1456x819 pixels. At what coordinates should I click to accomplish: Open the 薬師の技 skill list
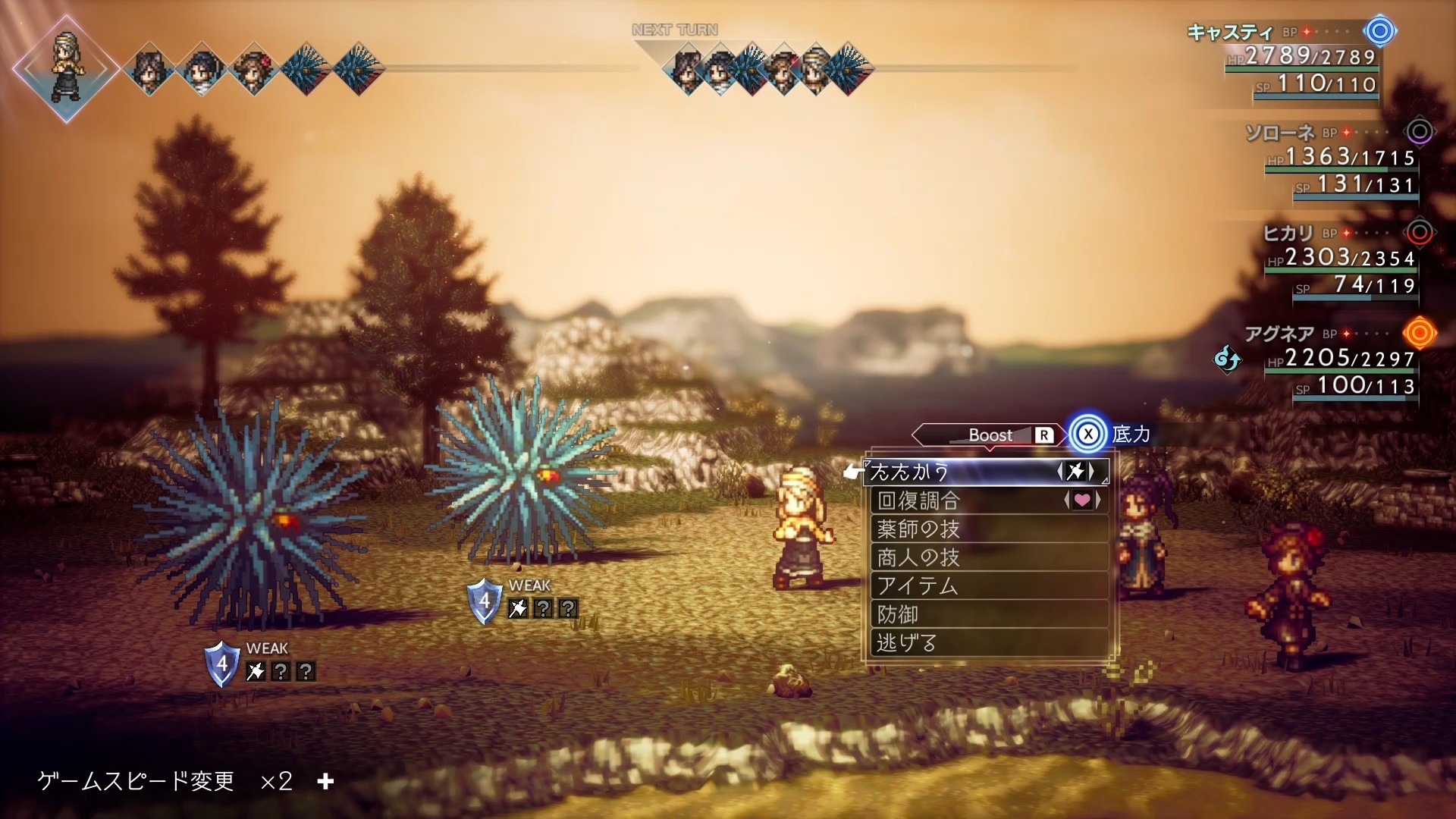point(986,529)
